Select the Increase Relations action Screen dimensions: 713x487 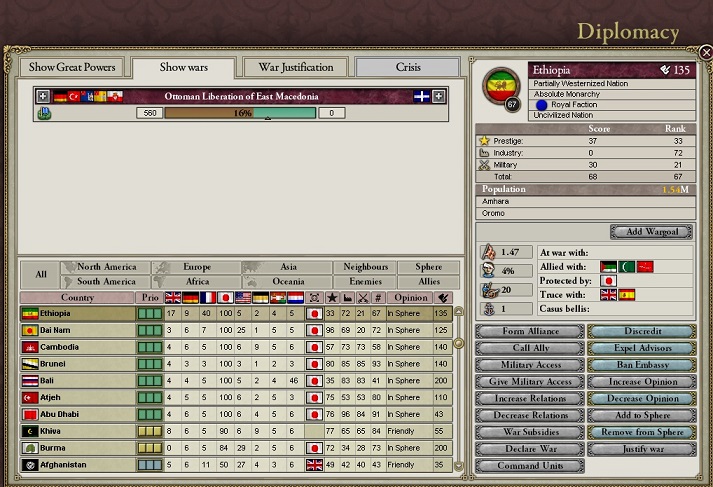point(528,399)
